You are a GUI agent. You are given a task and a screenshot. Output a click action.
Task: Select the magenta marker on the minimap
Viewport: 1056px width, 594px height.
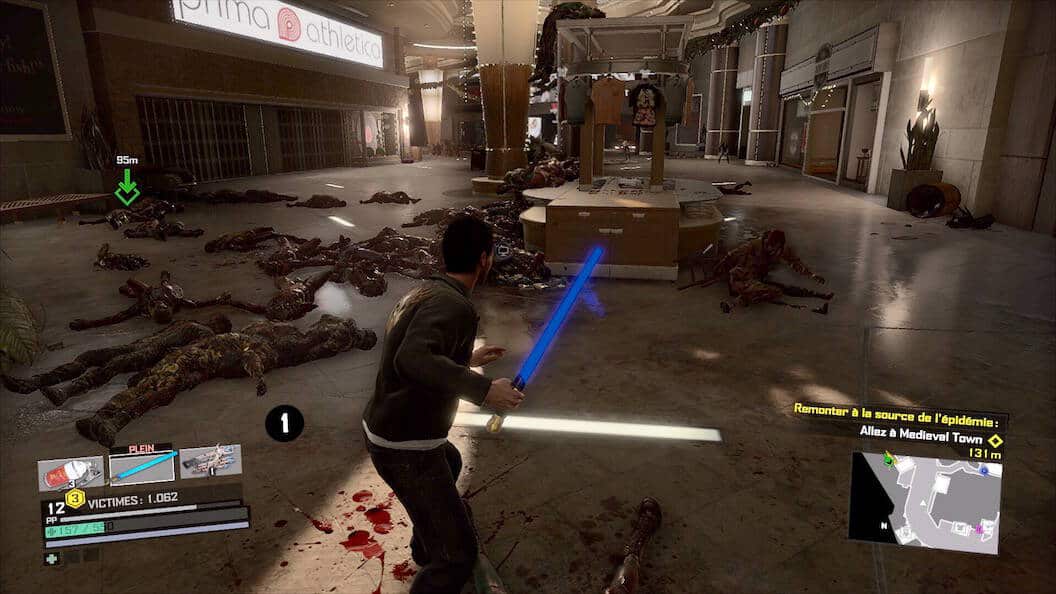click(x=979, y=527)
